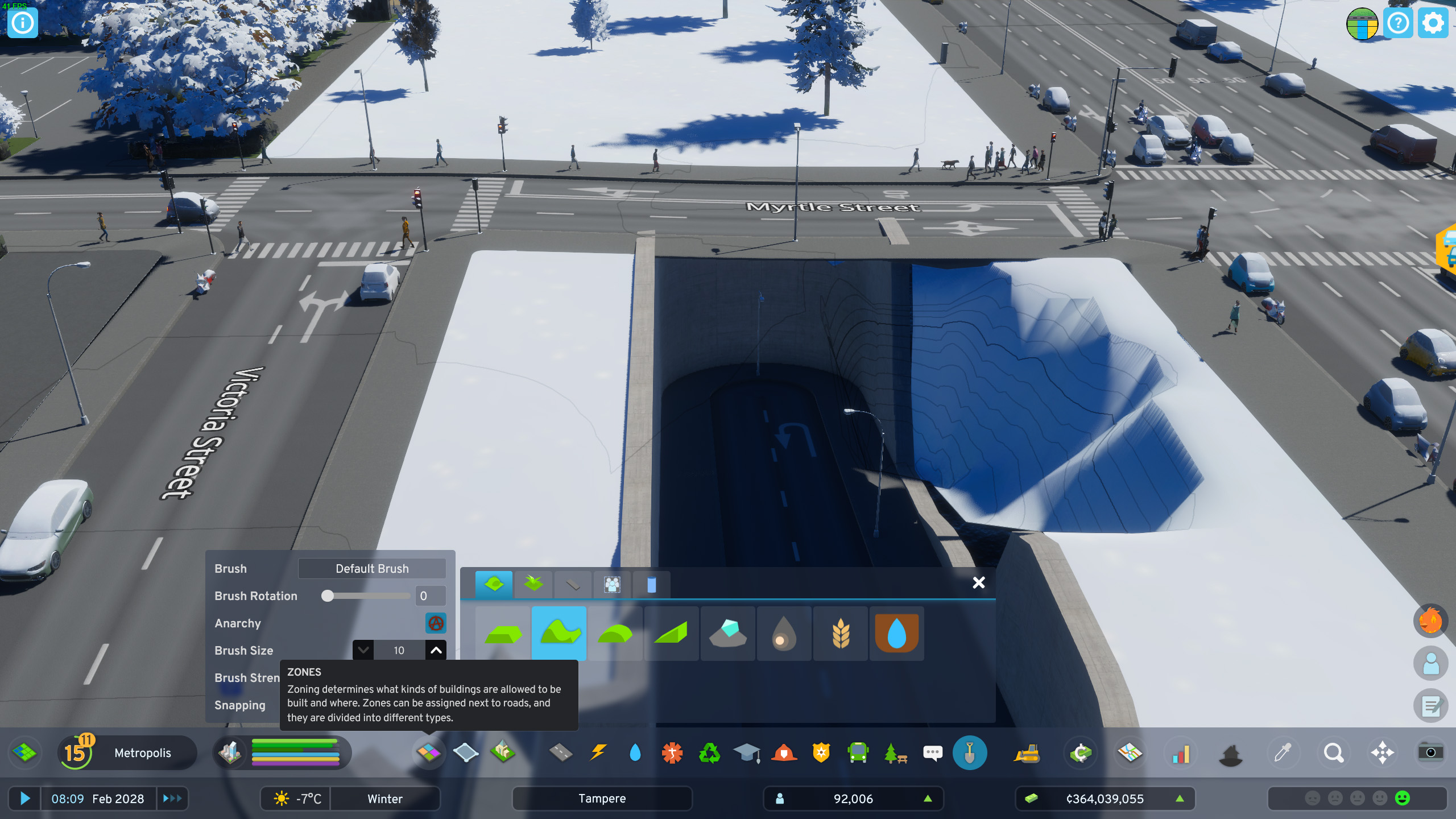Screen dimensions: 1456x819
Task: Open the Electricity services menu
Action: tap(597, 752)
